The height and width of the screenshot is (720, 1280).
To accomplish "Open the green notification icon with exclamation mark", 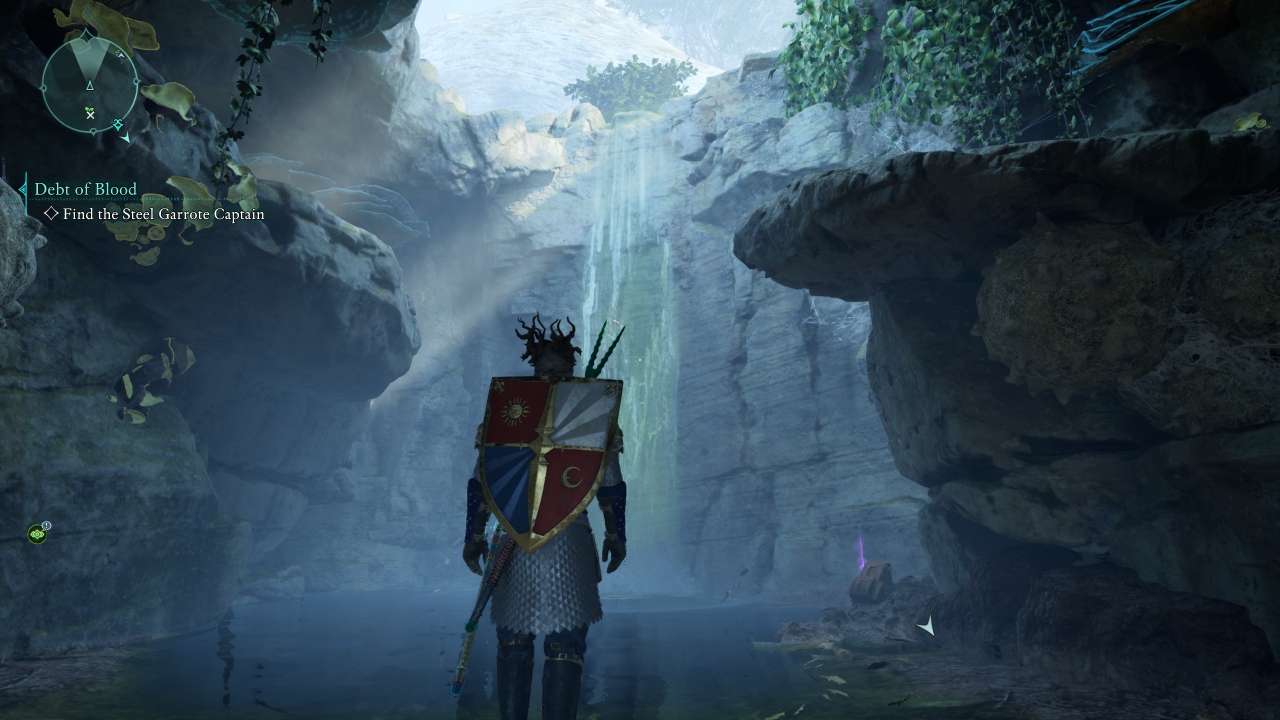I will (x=38, y=534).
